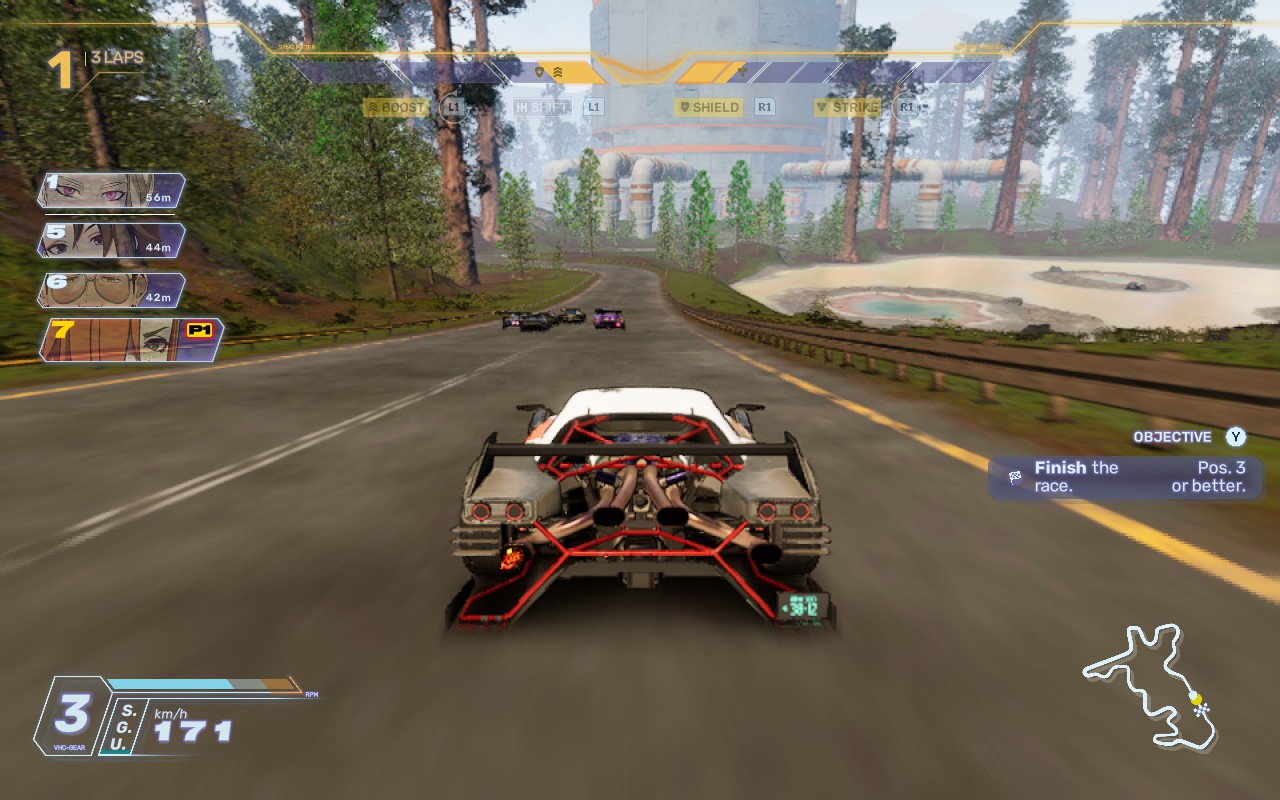Toggle the L1 button prompt beside BOOST
This screenshot has height=800, width=1280.
point(454,106)
